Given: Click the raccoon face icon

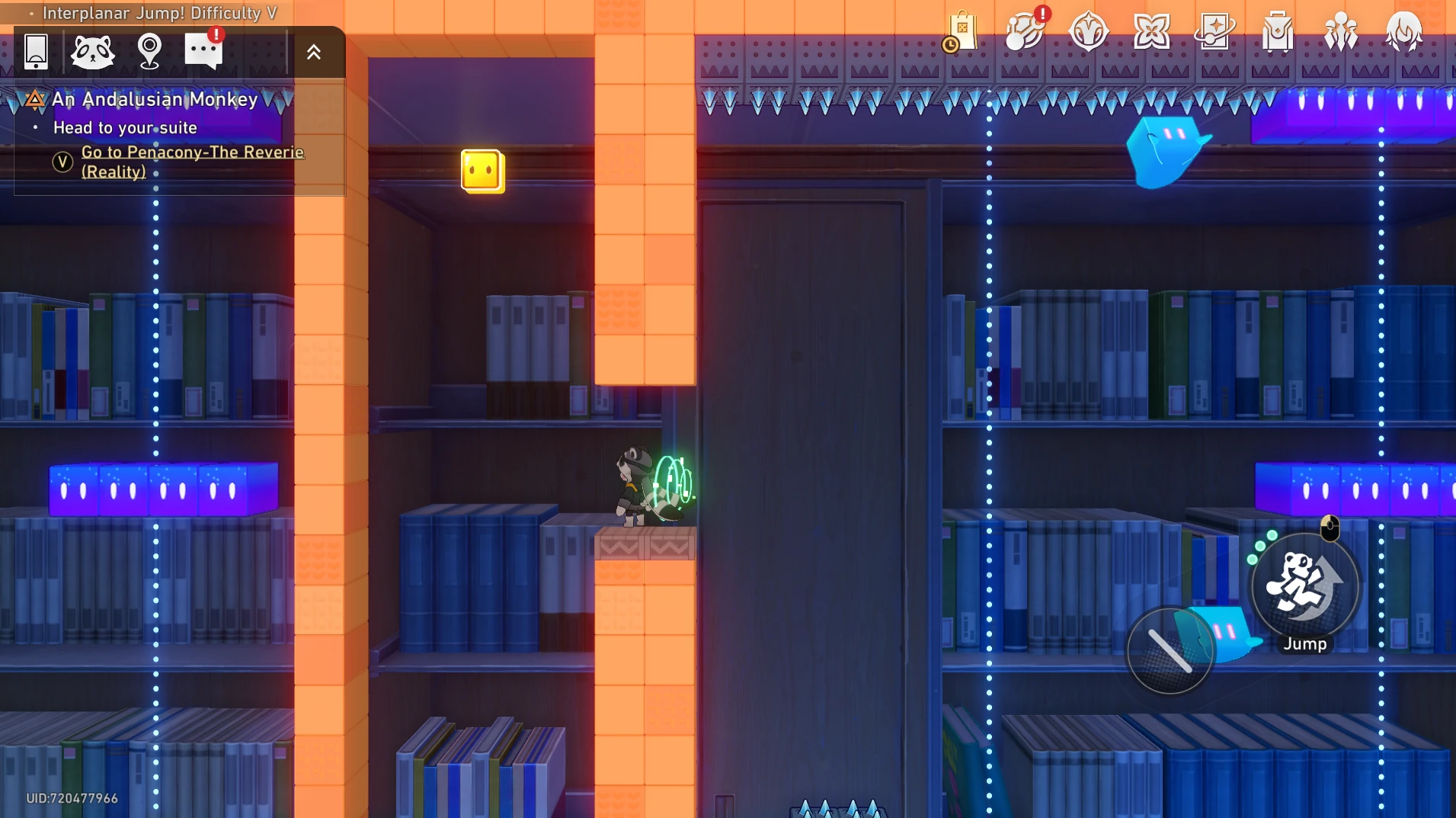Looking at the screenshot, I should click(92, 52).
